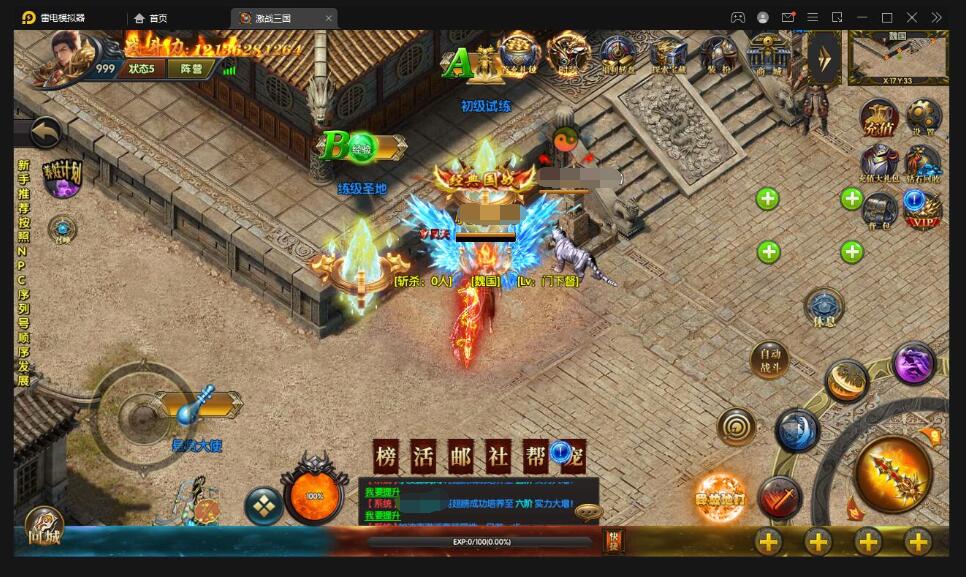Trigger the main flaming sword attack
Image resolution: width=966 pixels, height=577 pixels.
[893, 474]
